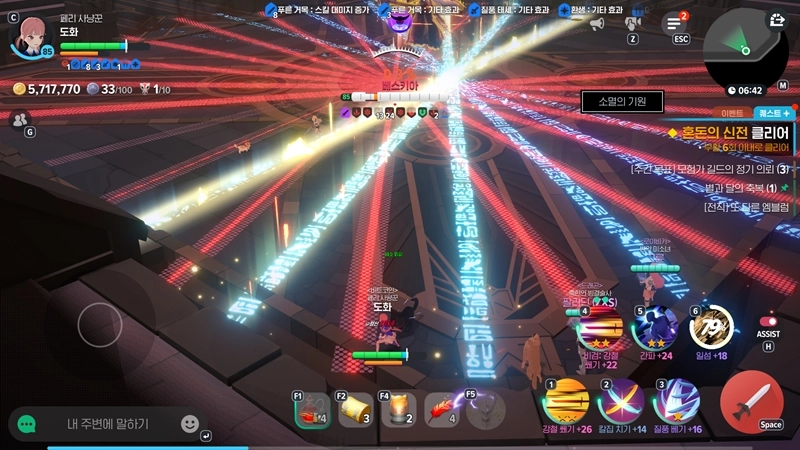This screenshot has height=450, width=800.
Task: Use the 일섬 skill on cooldown
Action: 711,327
